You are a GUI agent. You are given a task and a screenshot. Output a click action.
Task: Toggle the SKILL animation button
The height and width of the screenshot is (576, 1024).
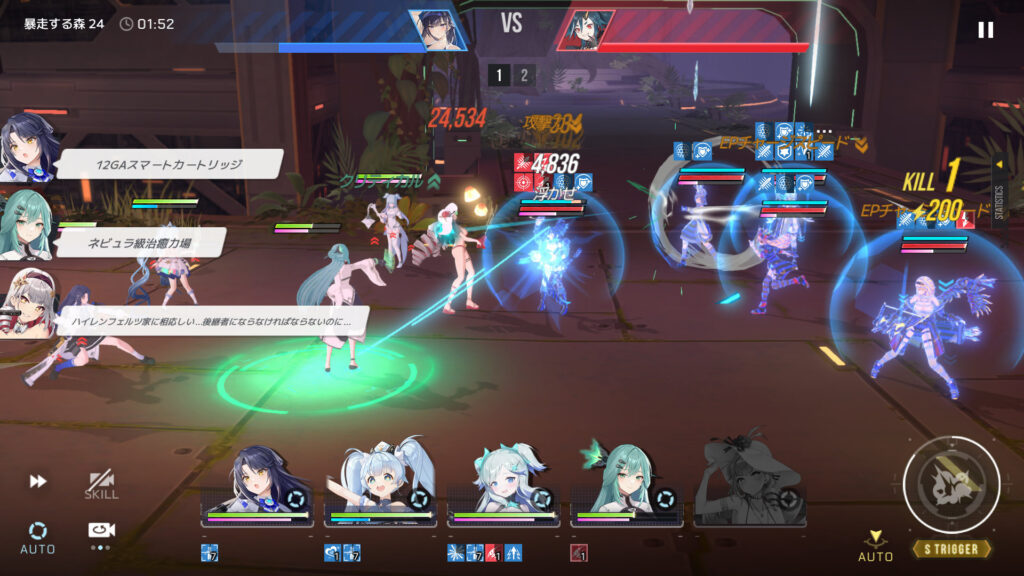(101, 485)
